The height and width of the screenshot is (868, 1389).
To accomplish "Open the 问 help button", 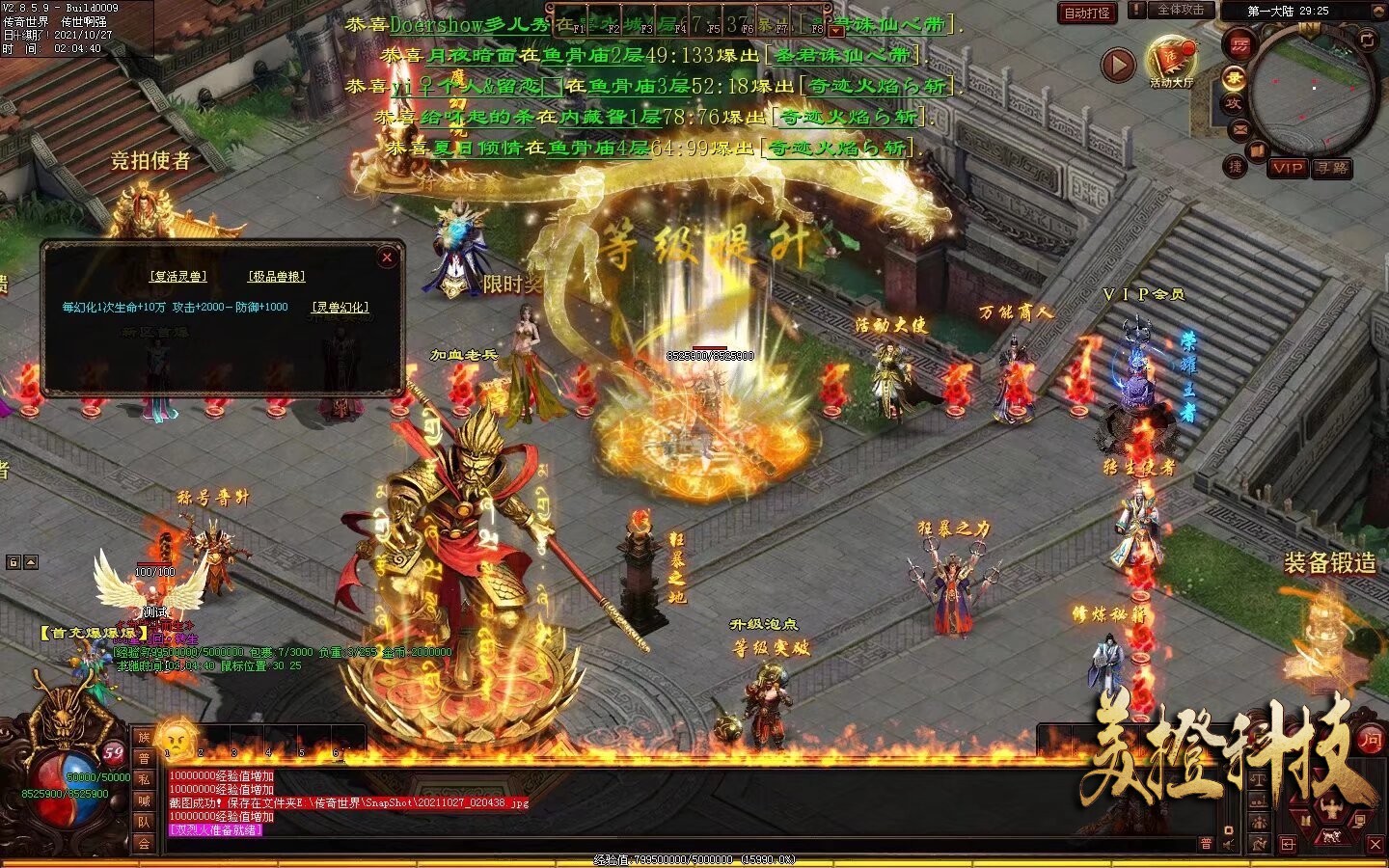I will (x=1371, y=740).
